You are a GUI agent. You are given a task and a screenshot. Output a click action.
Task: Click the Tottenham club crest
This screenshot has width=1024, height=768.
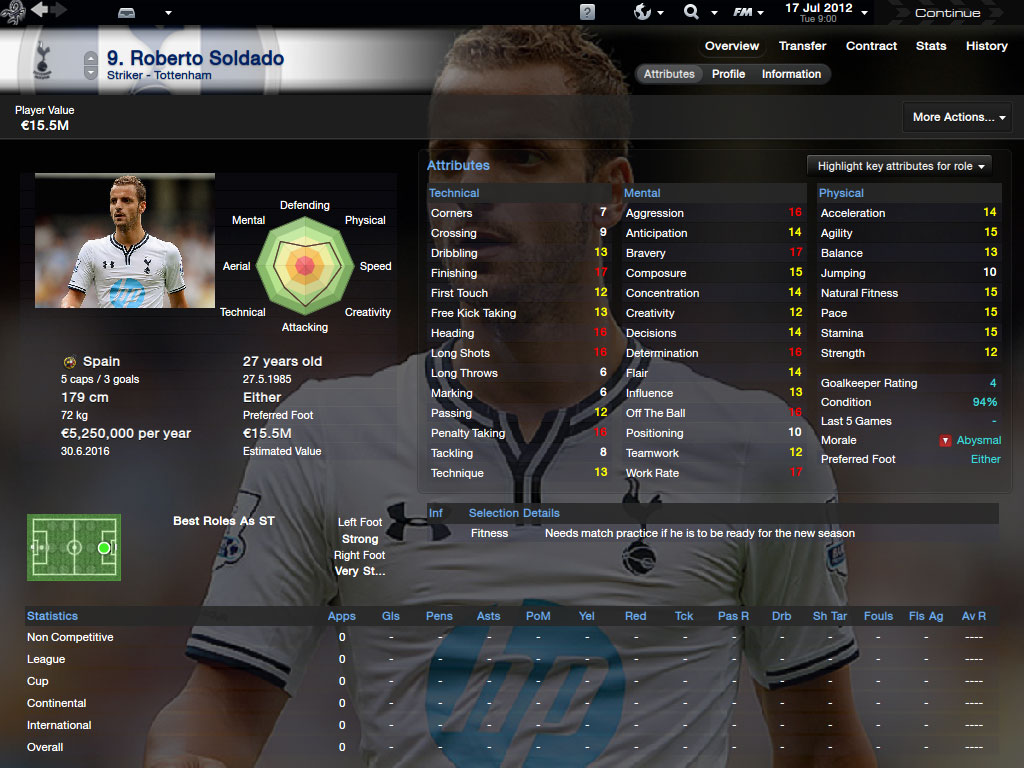coord(41,62)
